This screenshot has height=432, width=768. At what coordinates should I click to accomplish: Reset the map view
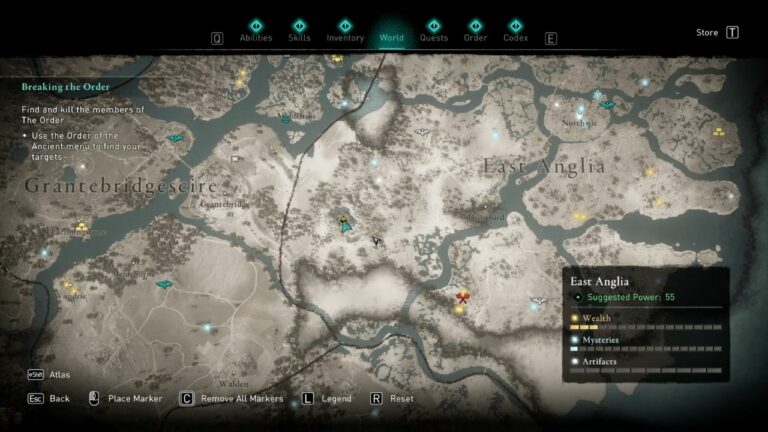[x=392, y=398]
